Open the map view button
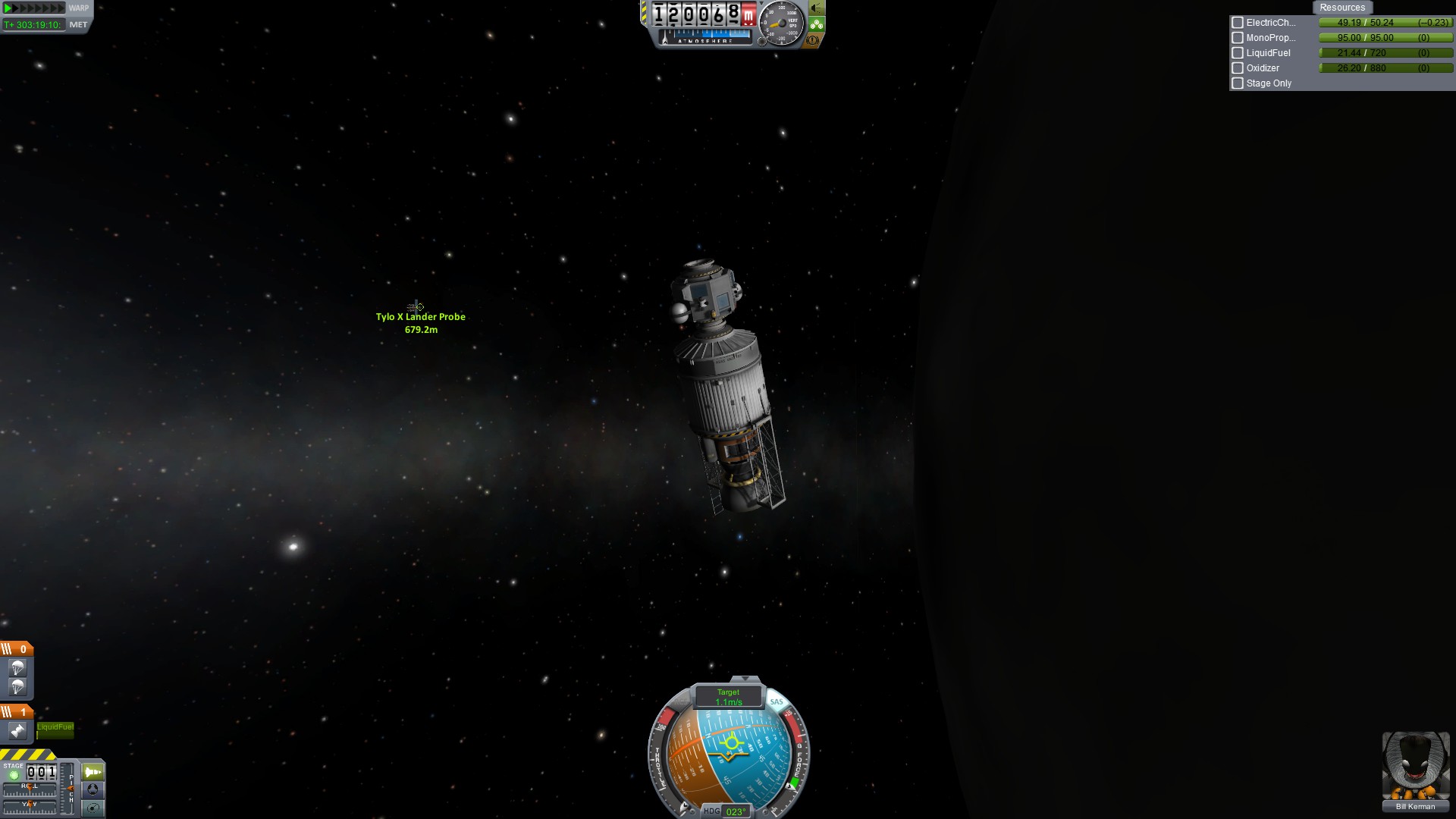This screenshot has height=819, width=1456. [93, 808]
